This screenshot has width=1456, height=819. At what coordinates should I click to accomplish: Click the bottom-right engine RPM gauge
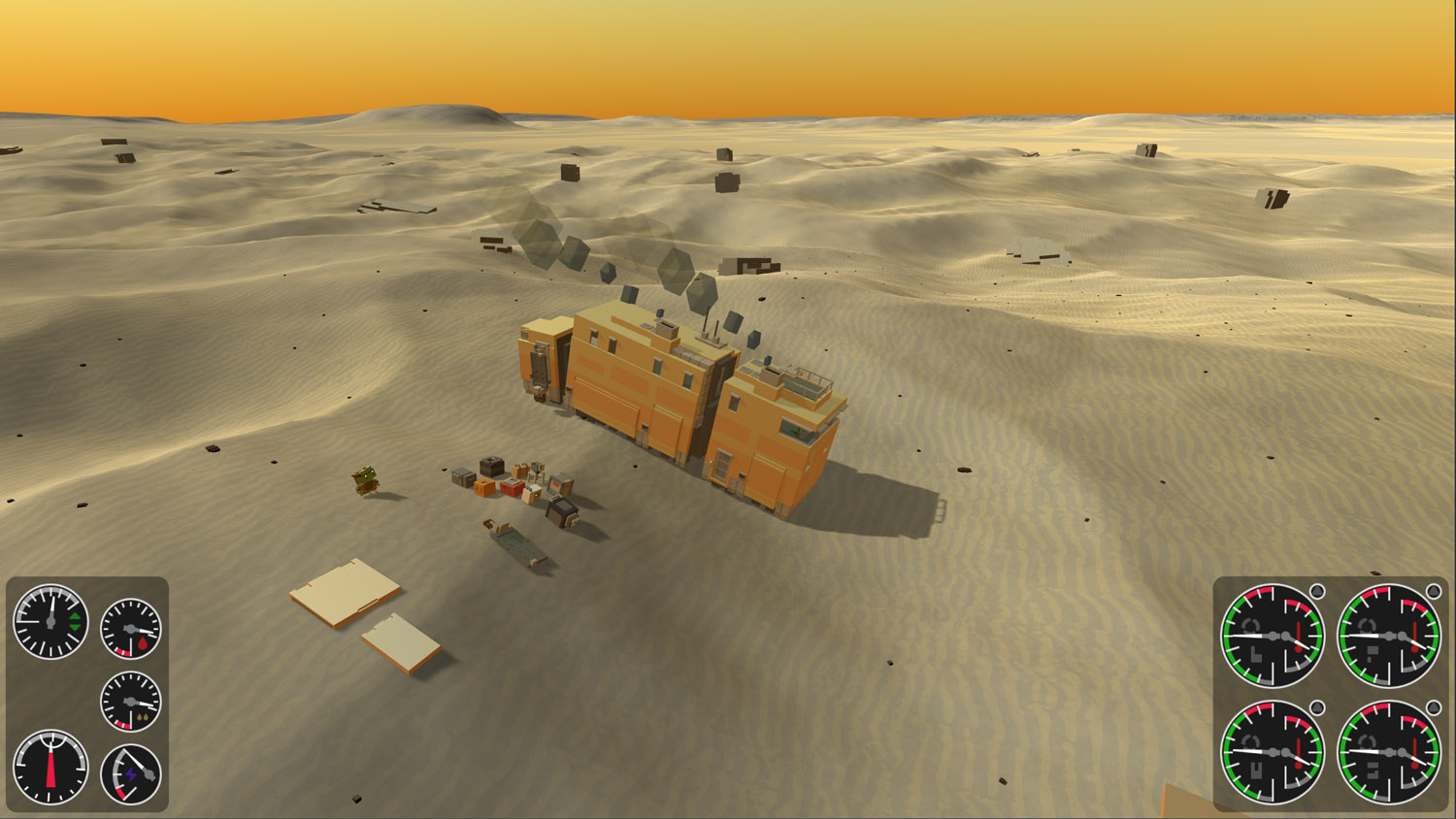tap(1388, 754)
